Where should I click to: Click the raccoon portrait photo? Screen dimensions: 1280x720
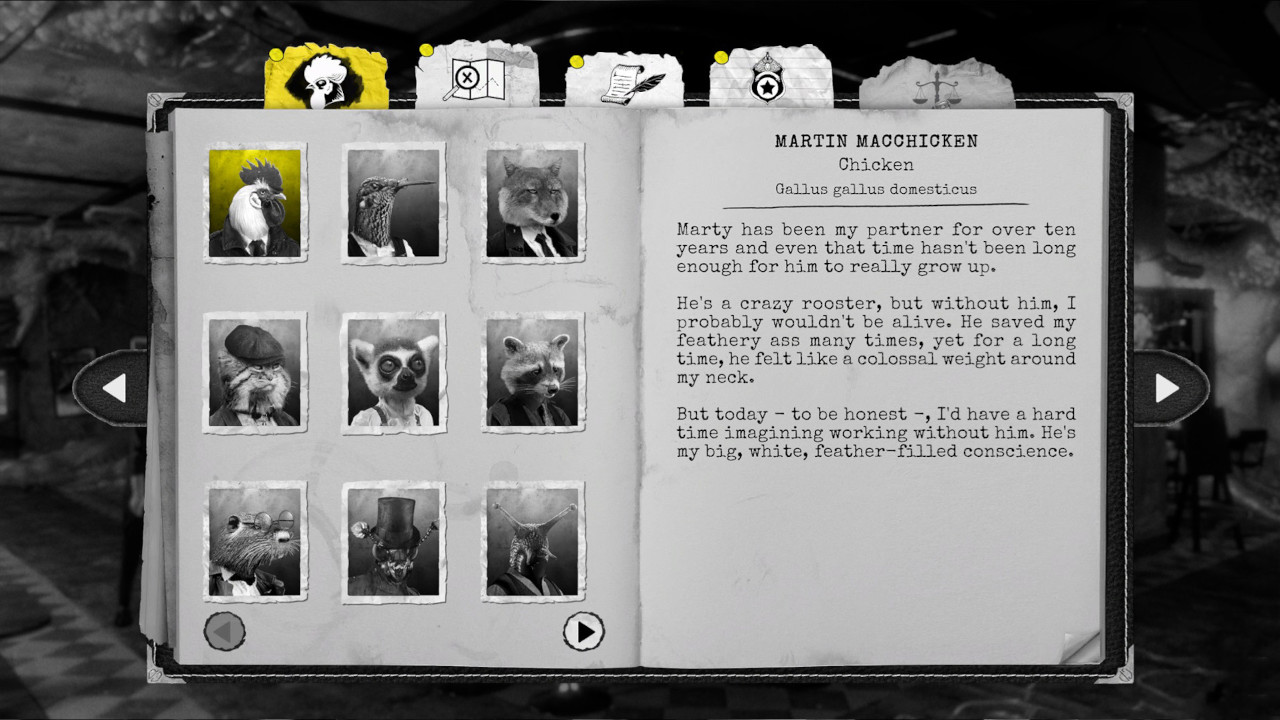coord(532,372)
